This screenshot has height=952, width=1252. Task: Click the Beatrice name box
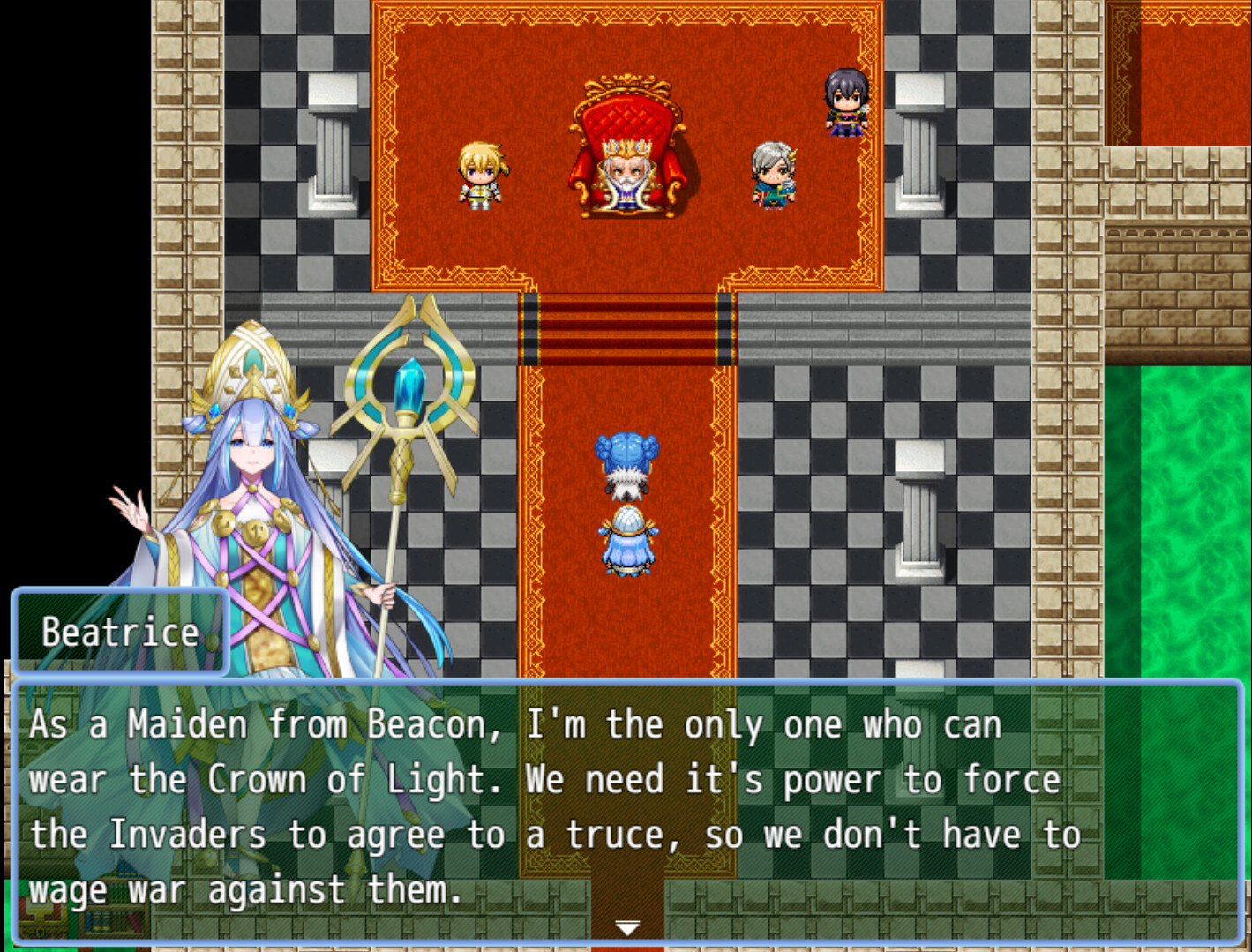pyautogui.click(x=119, y=630)
